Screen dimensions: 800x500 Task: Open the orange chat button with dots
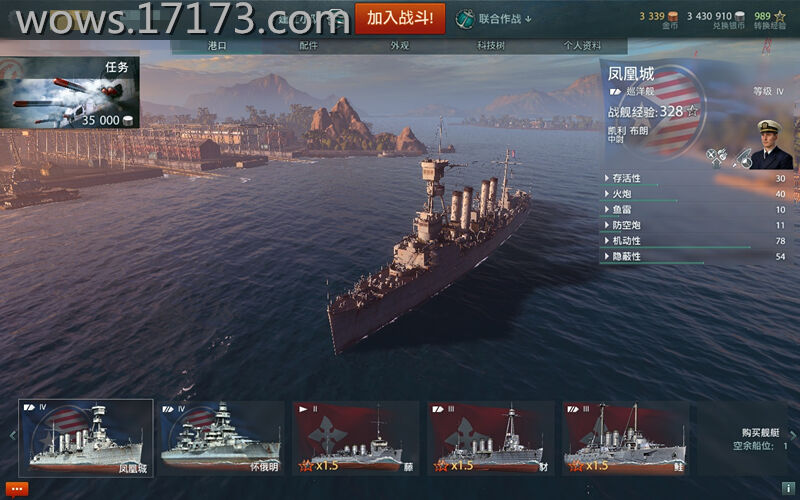[16, 488]
